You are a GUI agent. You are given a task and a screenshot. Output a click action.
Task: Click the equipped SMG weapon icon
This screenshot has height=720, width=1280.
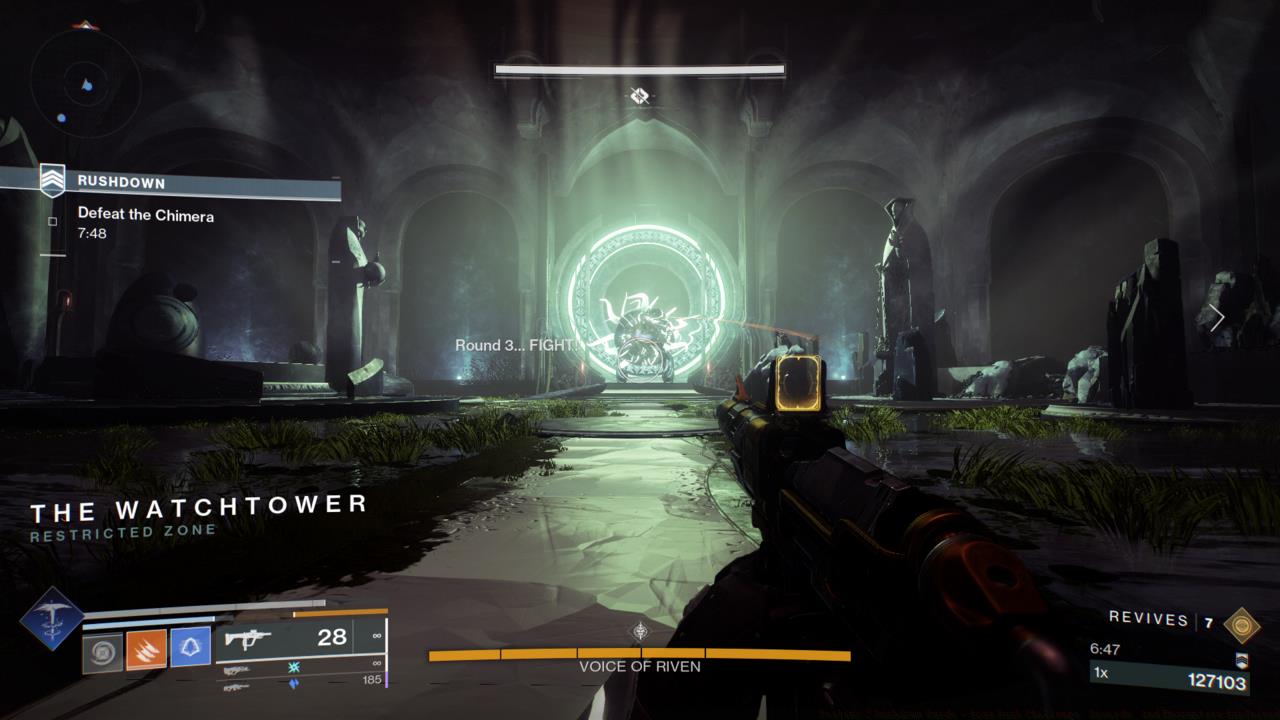tap(249, 637)
